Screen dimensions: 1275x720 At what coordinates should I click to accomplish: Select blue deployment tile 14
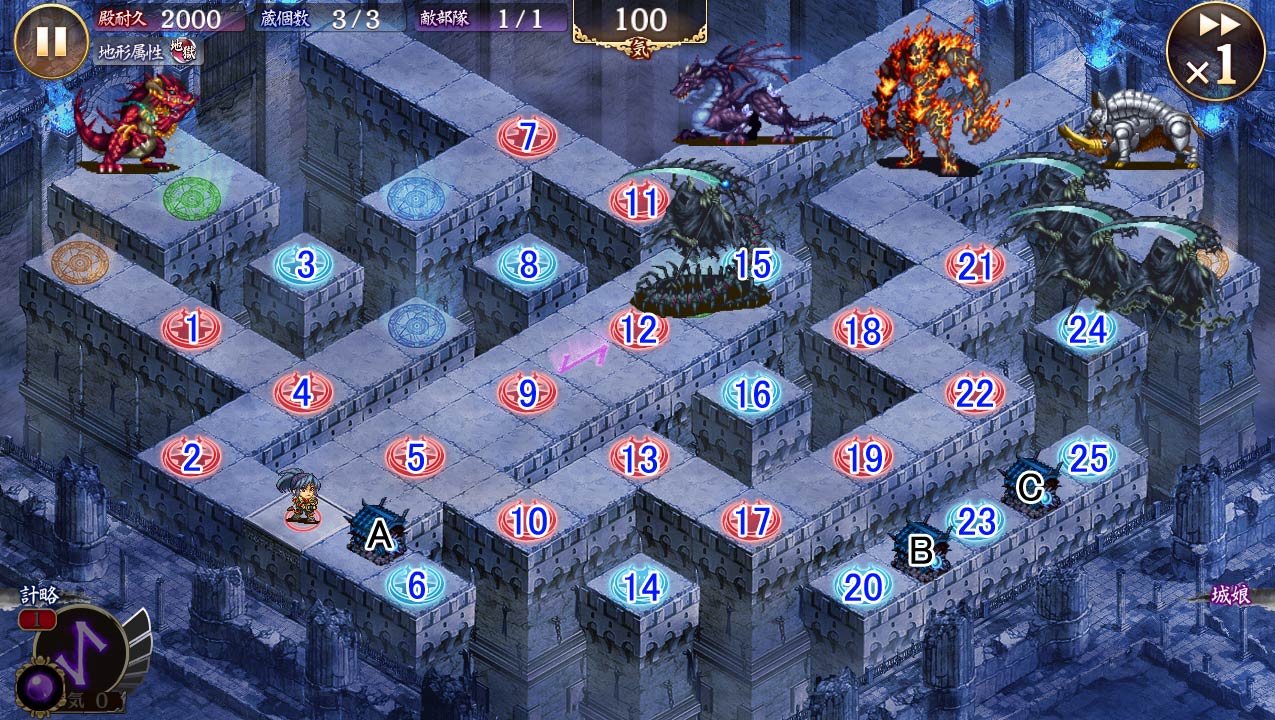pyautogui.click(x=640, y=586)
